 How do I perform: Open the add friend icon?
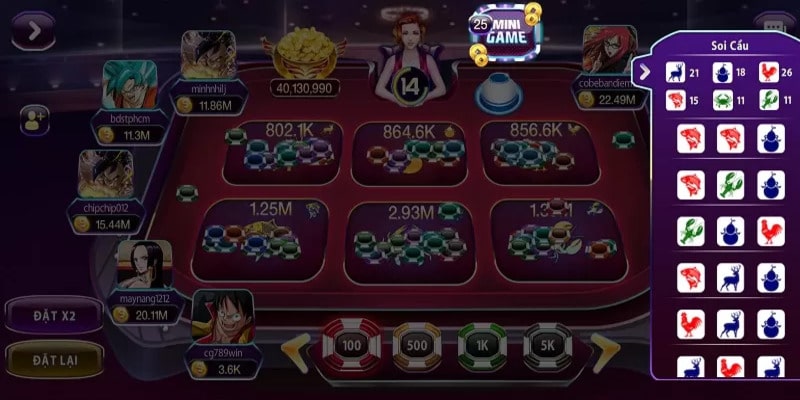click(x=34, y=120)
